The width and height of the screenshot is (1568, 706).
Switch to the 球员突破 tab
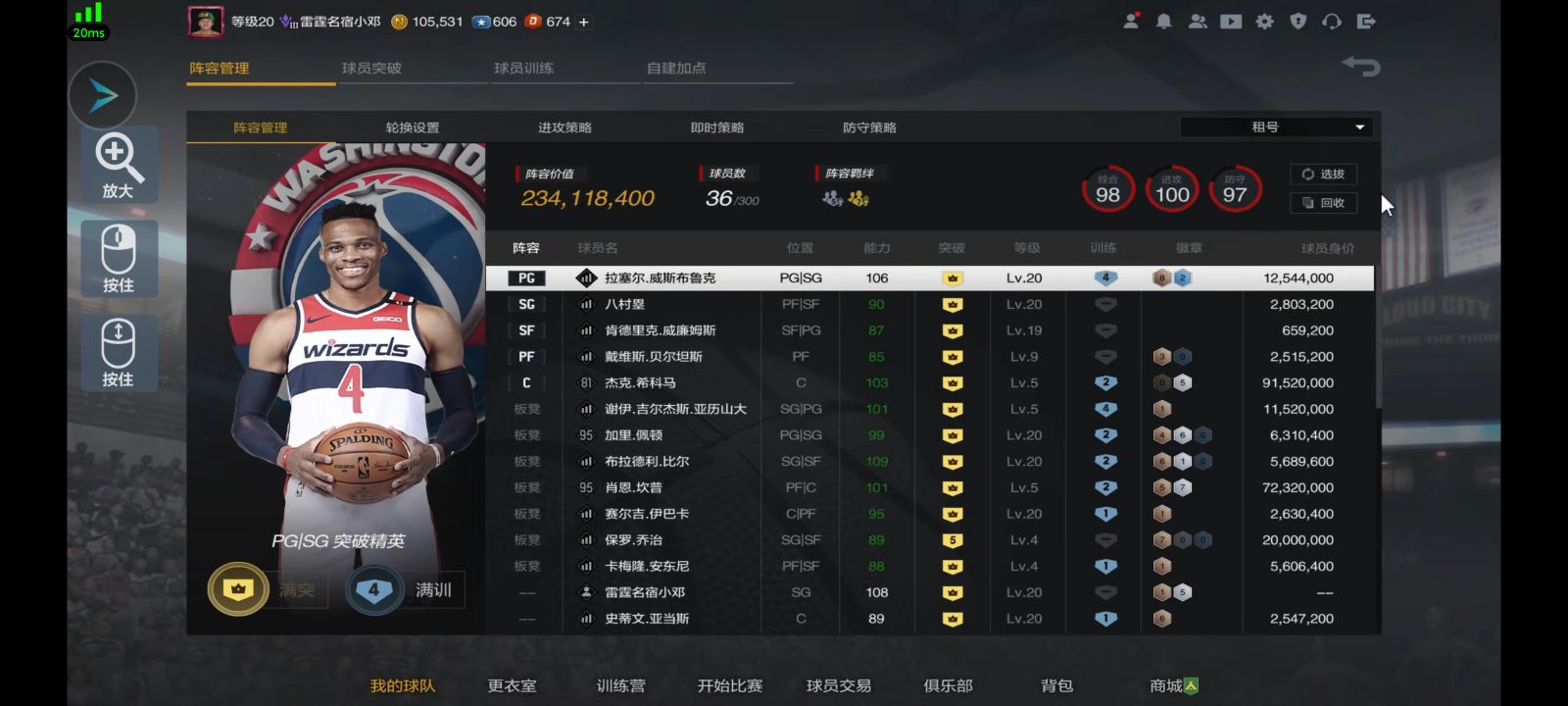(371, 69)
